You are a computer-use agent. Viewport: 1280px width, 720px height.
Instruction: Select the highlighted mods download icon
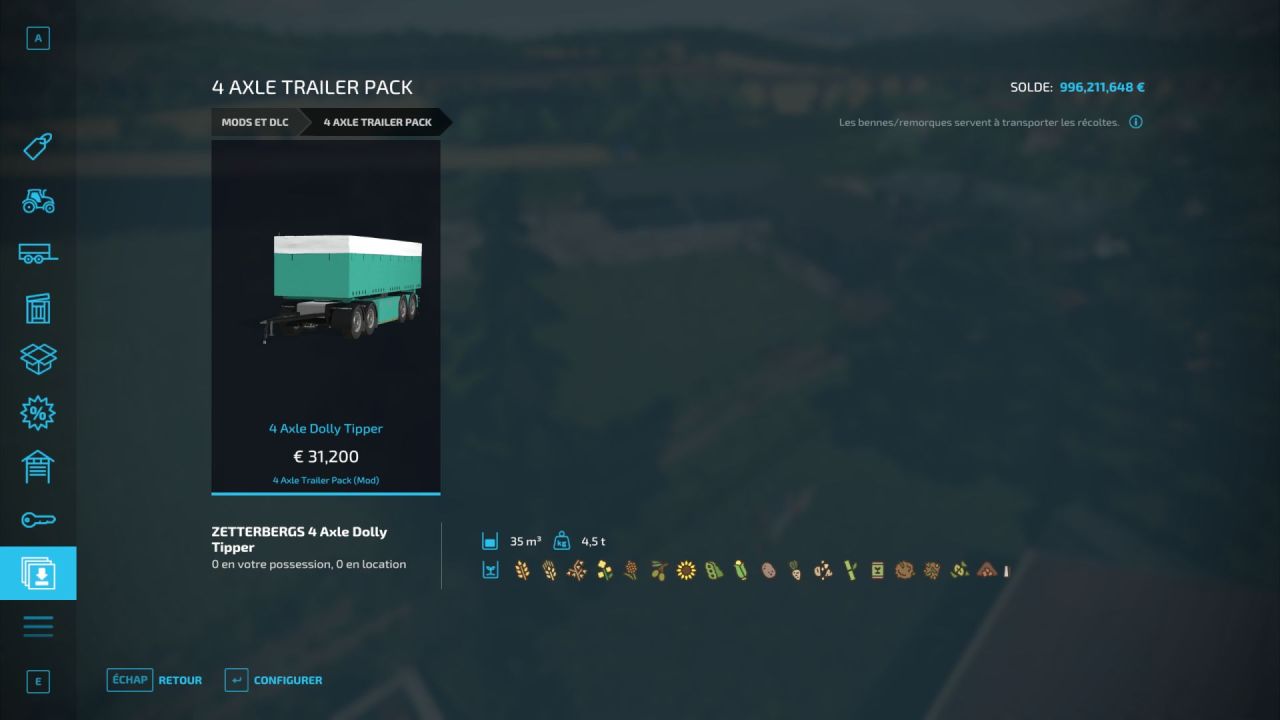pyautogui.click(x=37, y=573)
